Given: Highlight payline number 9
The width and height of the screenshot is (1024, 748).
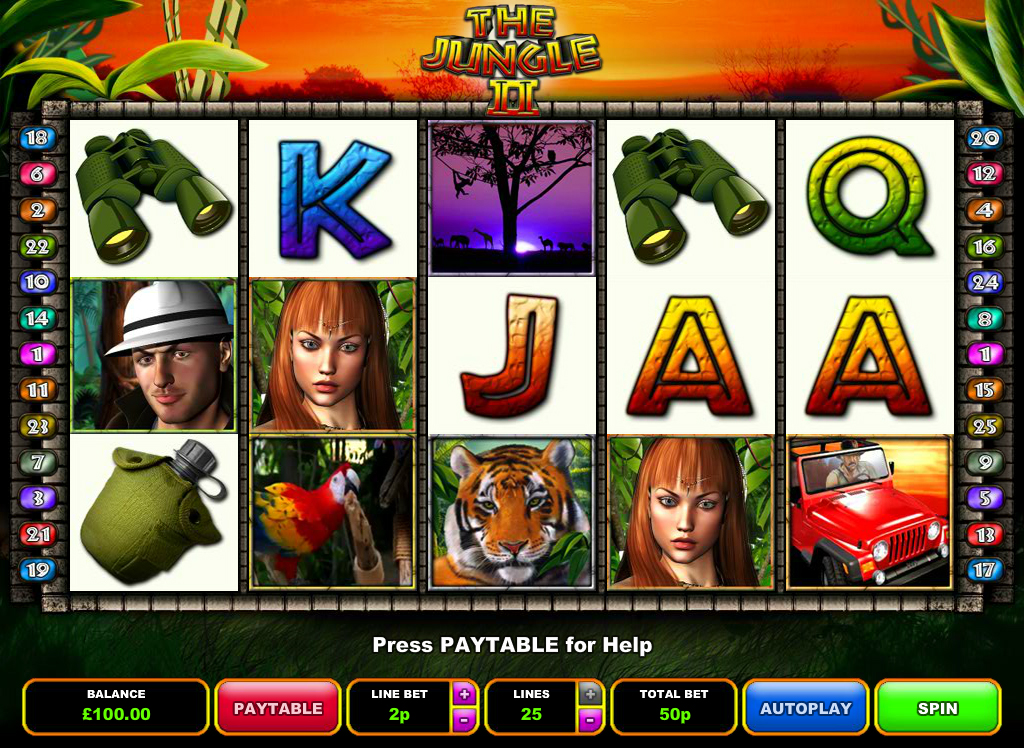Looking at the screenshot, I should pyautogui.click(x=985, y=462).
